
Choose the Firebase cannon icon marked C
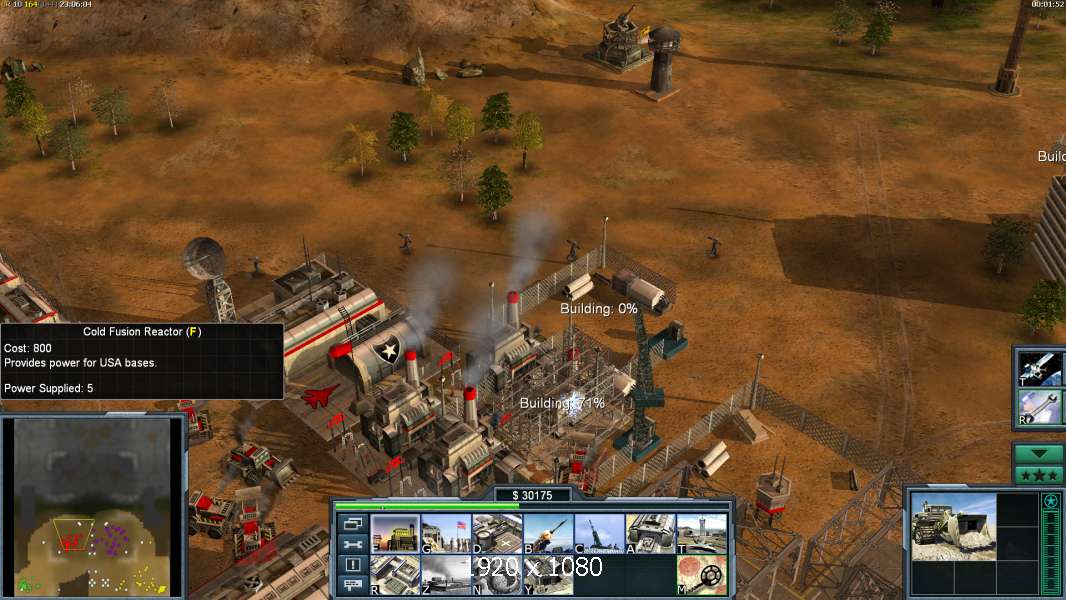[x=599, y=534]
